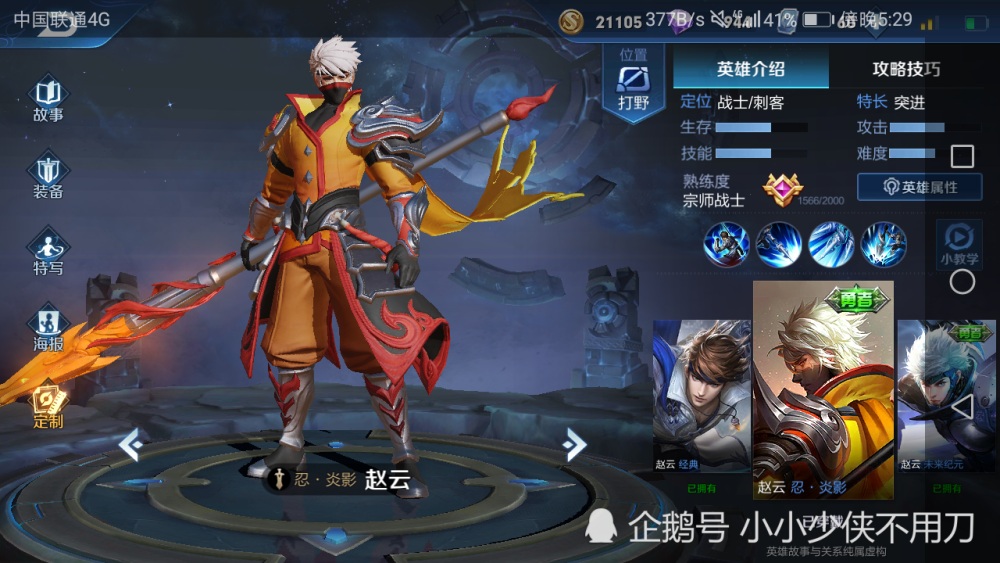Open the 定制 customize option
Screen dimensions: 1000x563
click(48, 406)
